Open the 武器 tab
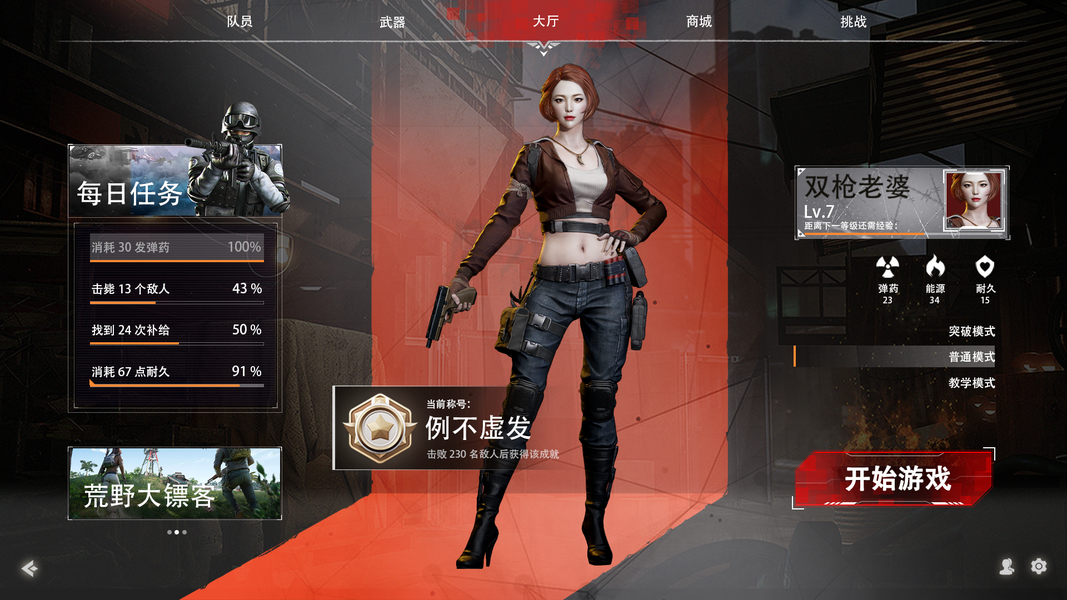 (392, 21)
